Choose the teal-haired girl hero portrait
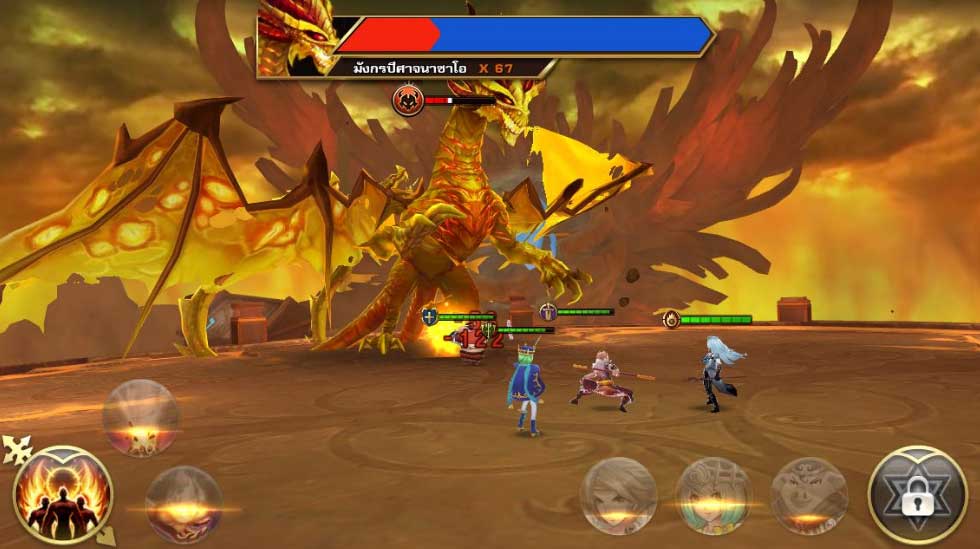This screenshot has width=980, height=549. (713, 495)
